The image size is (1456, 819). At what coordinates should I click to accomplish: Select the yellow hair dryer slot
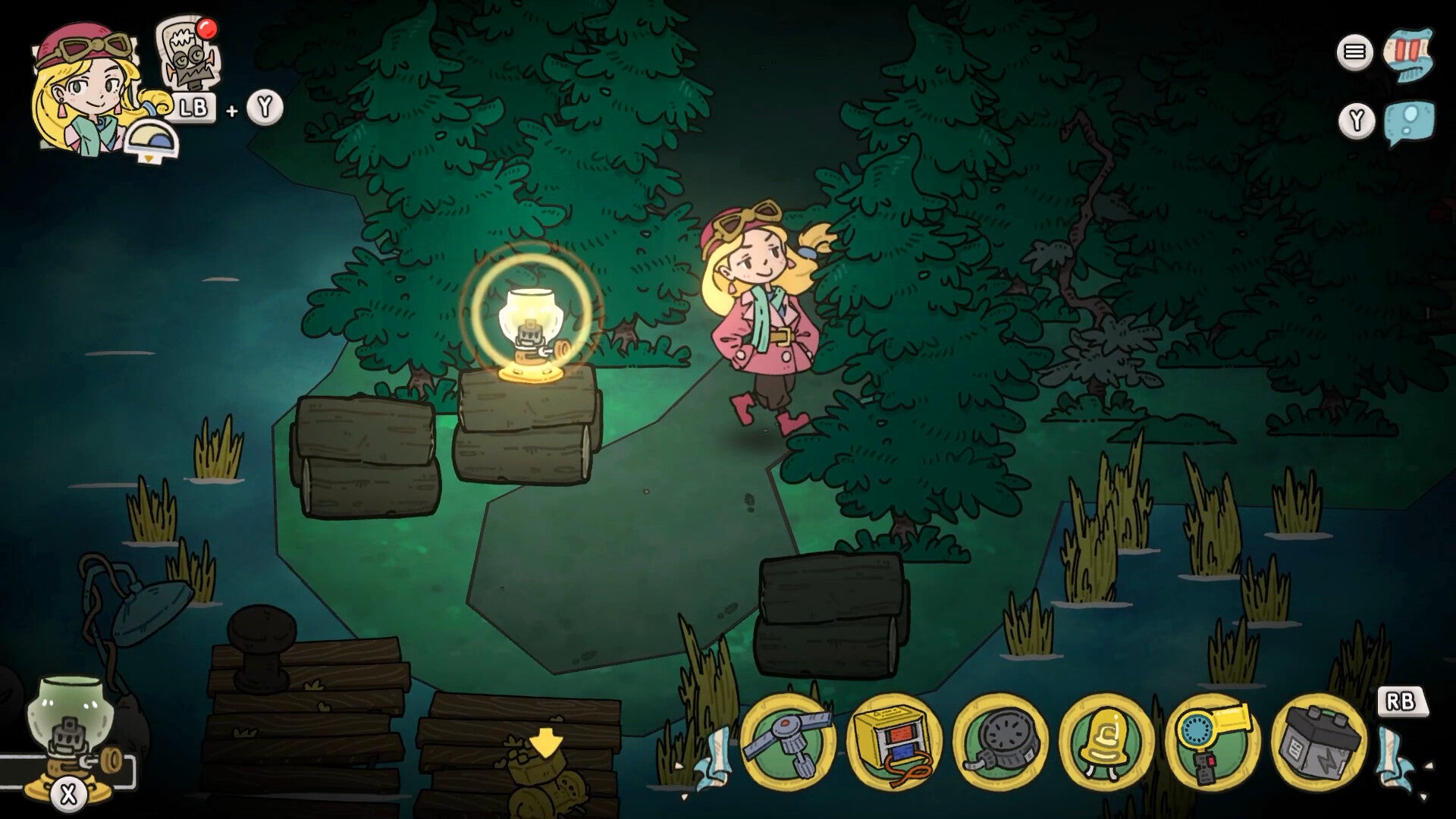[x=1213, y=742]
